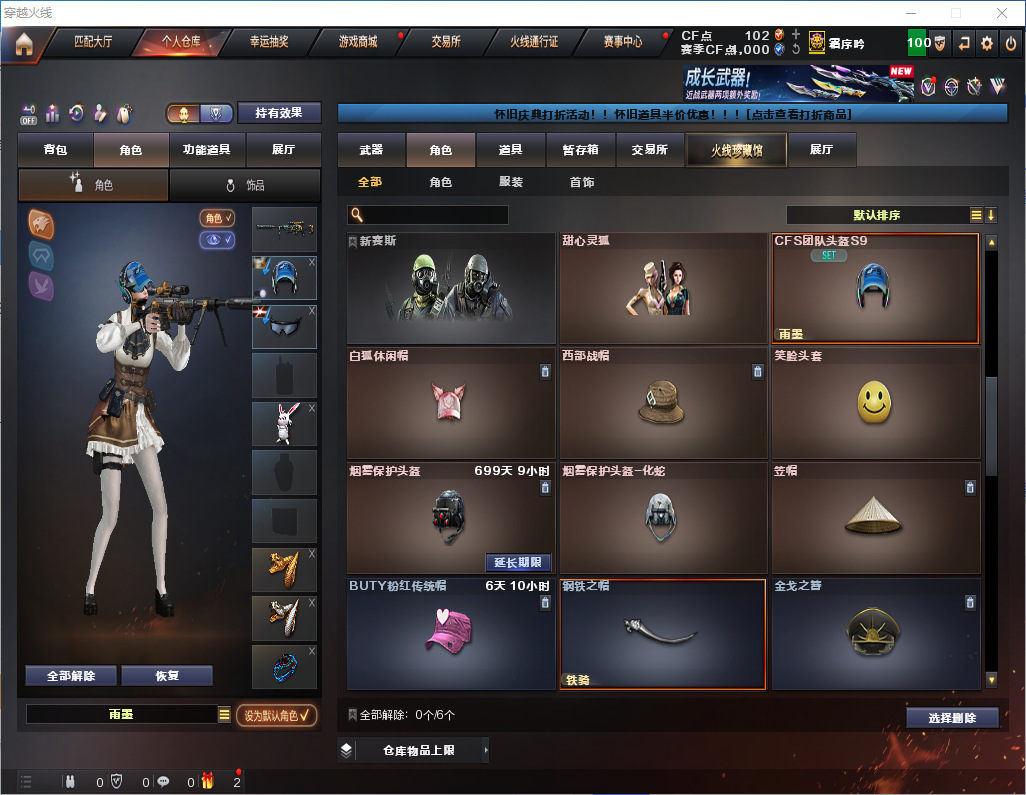Open the 火线通行证 battle pass
The width and height of the screenshot is (1026, 795).
click(x=534, y=42)
